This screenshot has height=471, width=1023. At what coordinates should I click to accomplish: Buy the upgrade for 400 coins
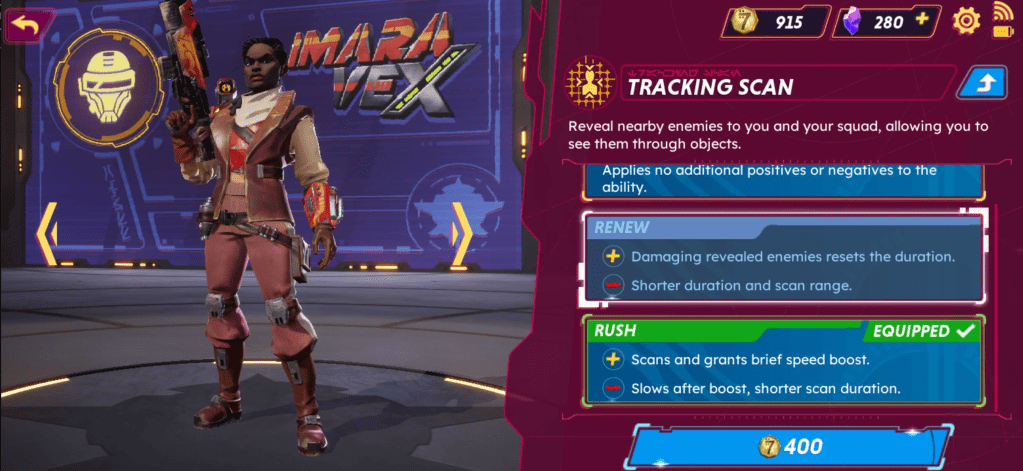[x=788, y=446]
